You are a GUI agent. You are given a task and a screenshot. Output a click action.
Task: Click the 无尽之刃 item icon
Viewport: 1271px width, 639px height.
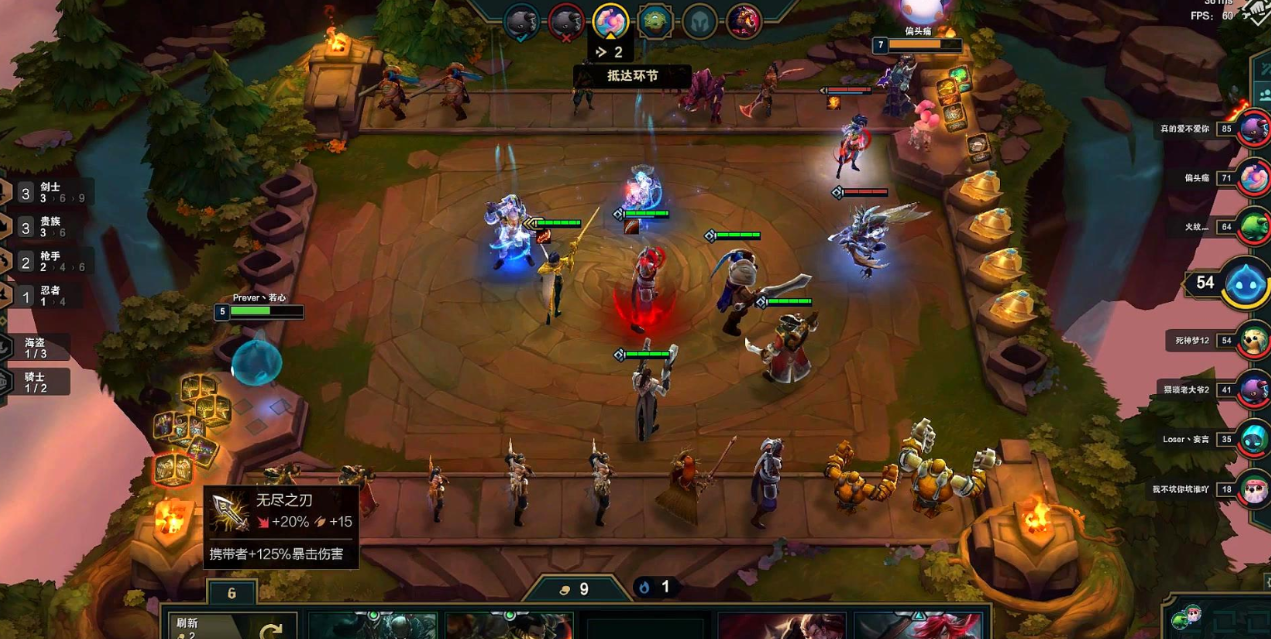coord(230,512)
